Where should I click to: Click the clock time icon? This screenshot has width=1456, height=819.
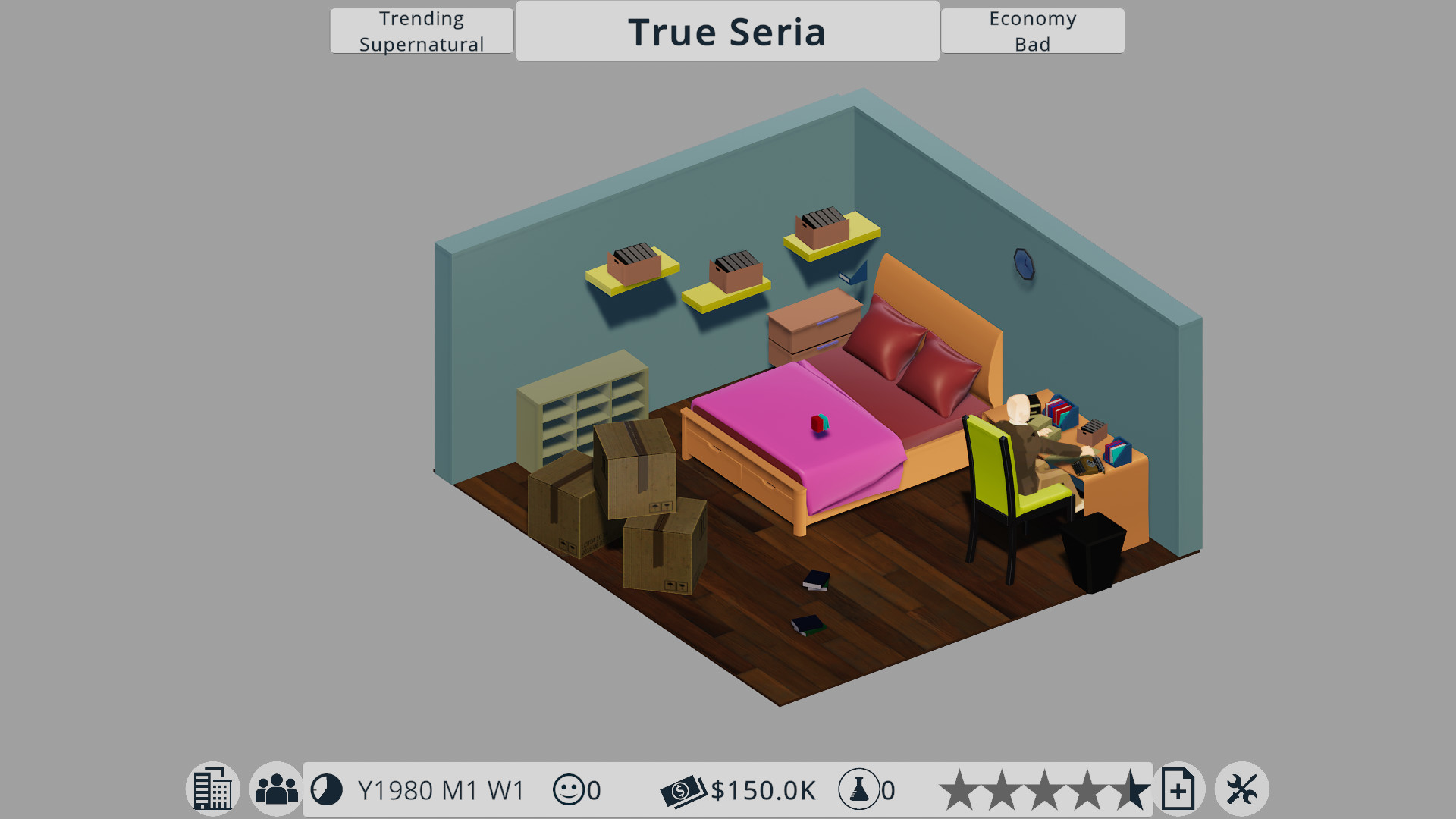click(x=327, y=789)
